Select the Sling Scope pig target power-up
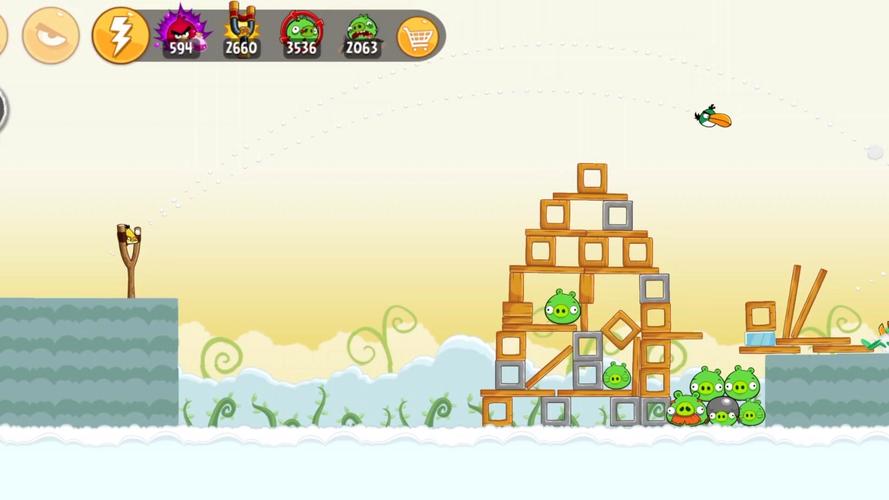This screenshot has width=889, height=500. (x=301, y=32)
